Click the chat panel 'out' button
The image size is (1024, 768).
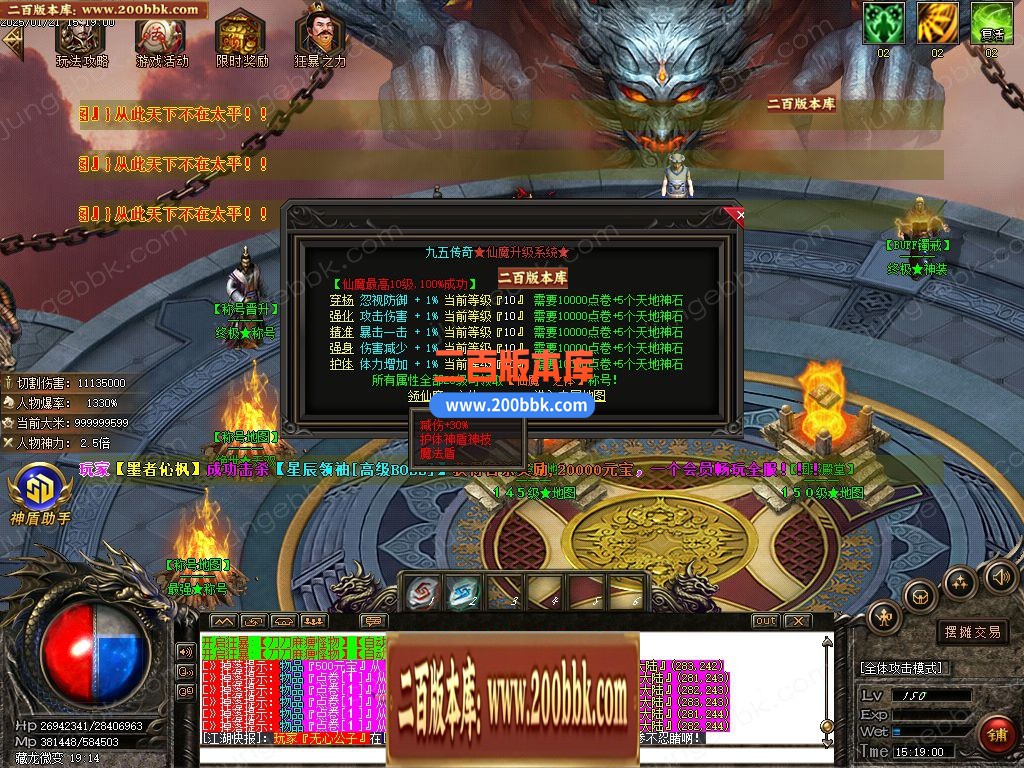coord(765,621)
